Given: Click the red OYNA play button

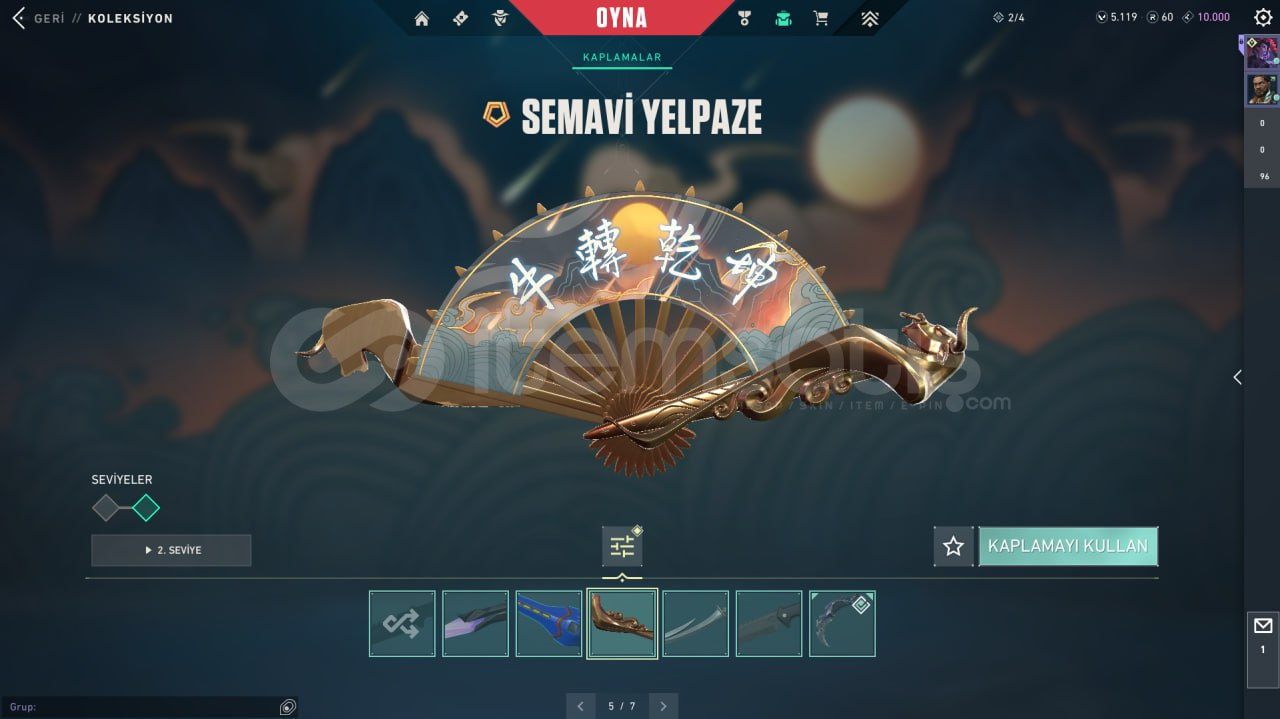Looking at the screenshot, I should (621, 18).
